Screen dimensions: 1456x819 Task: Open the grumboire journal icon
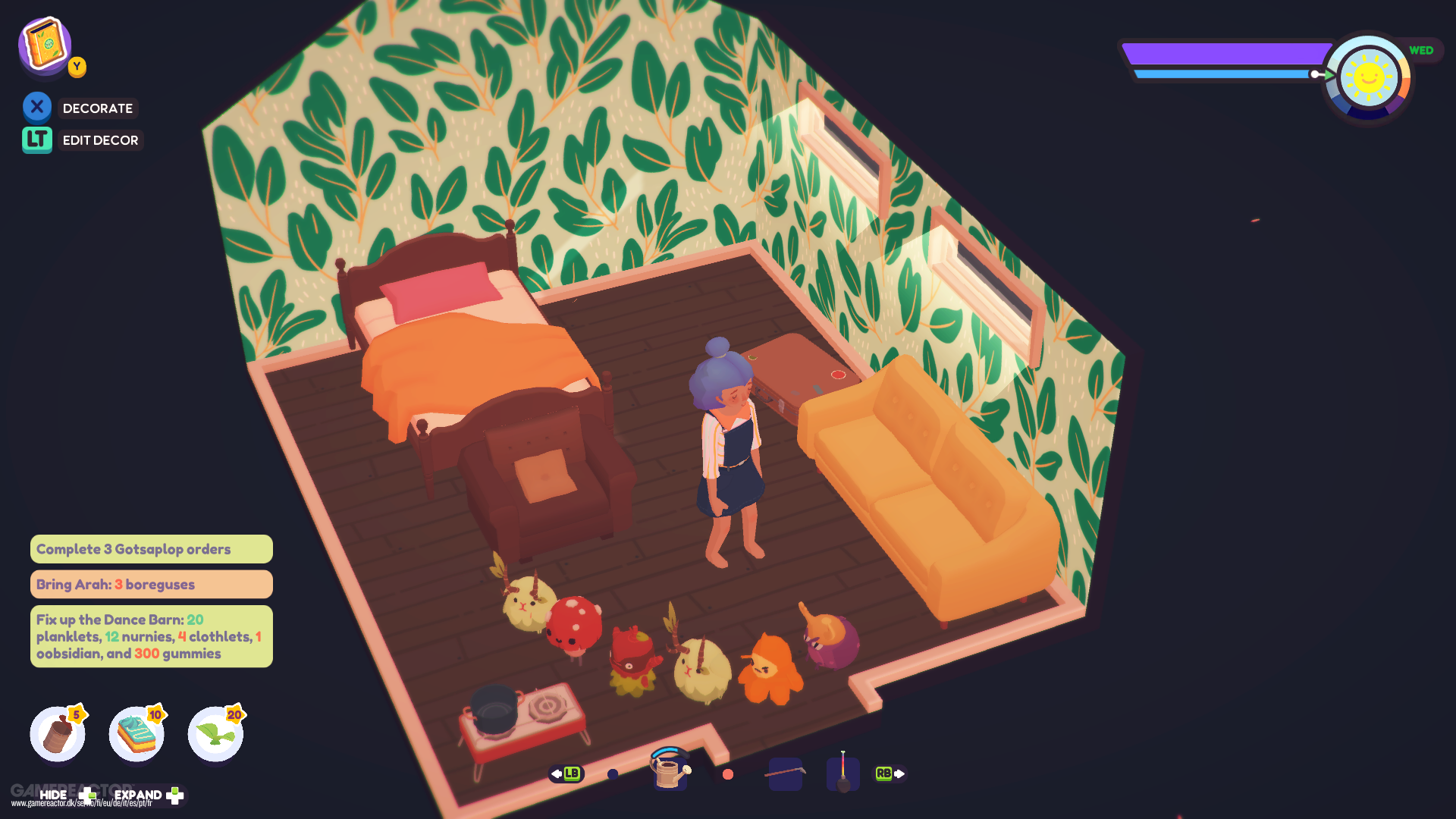(43, 45)
